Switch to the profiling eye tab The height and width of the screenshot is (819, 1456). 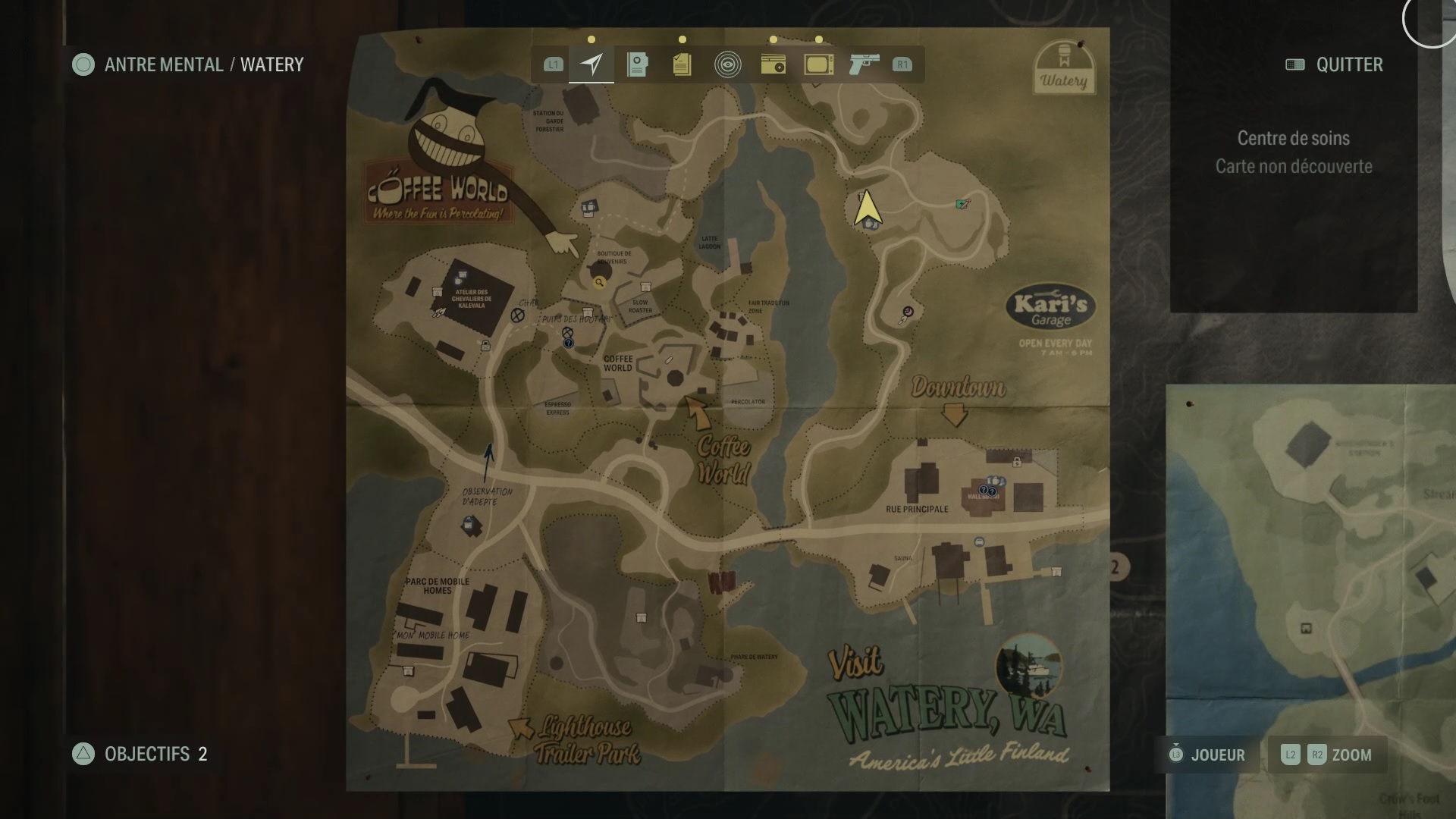tap(728, 64)
